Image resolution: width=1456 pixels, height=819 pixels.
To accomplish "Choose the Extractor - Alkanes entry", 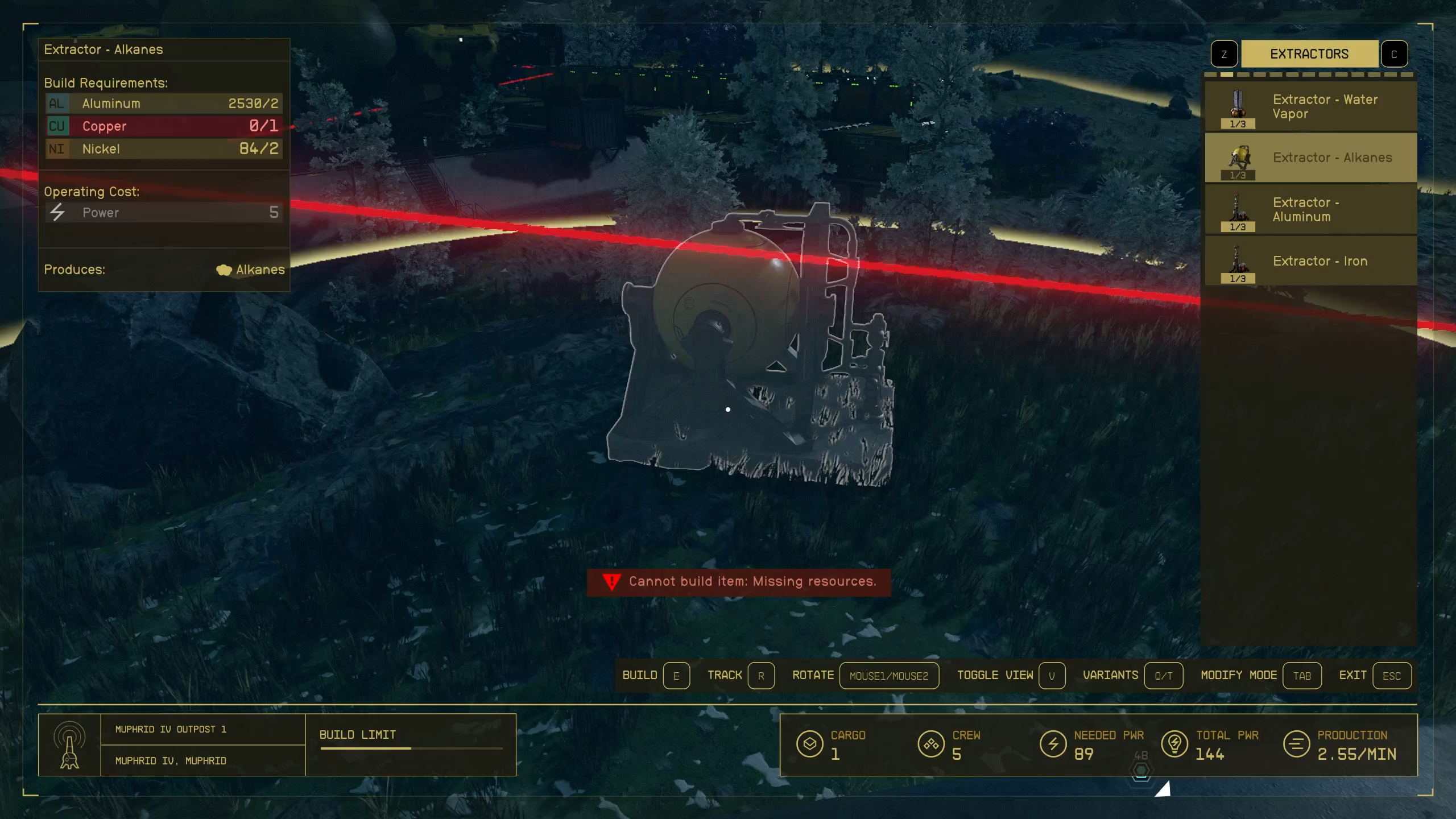I will click(1310, 158).
